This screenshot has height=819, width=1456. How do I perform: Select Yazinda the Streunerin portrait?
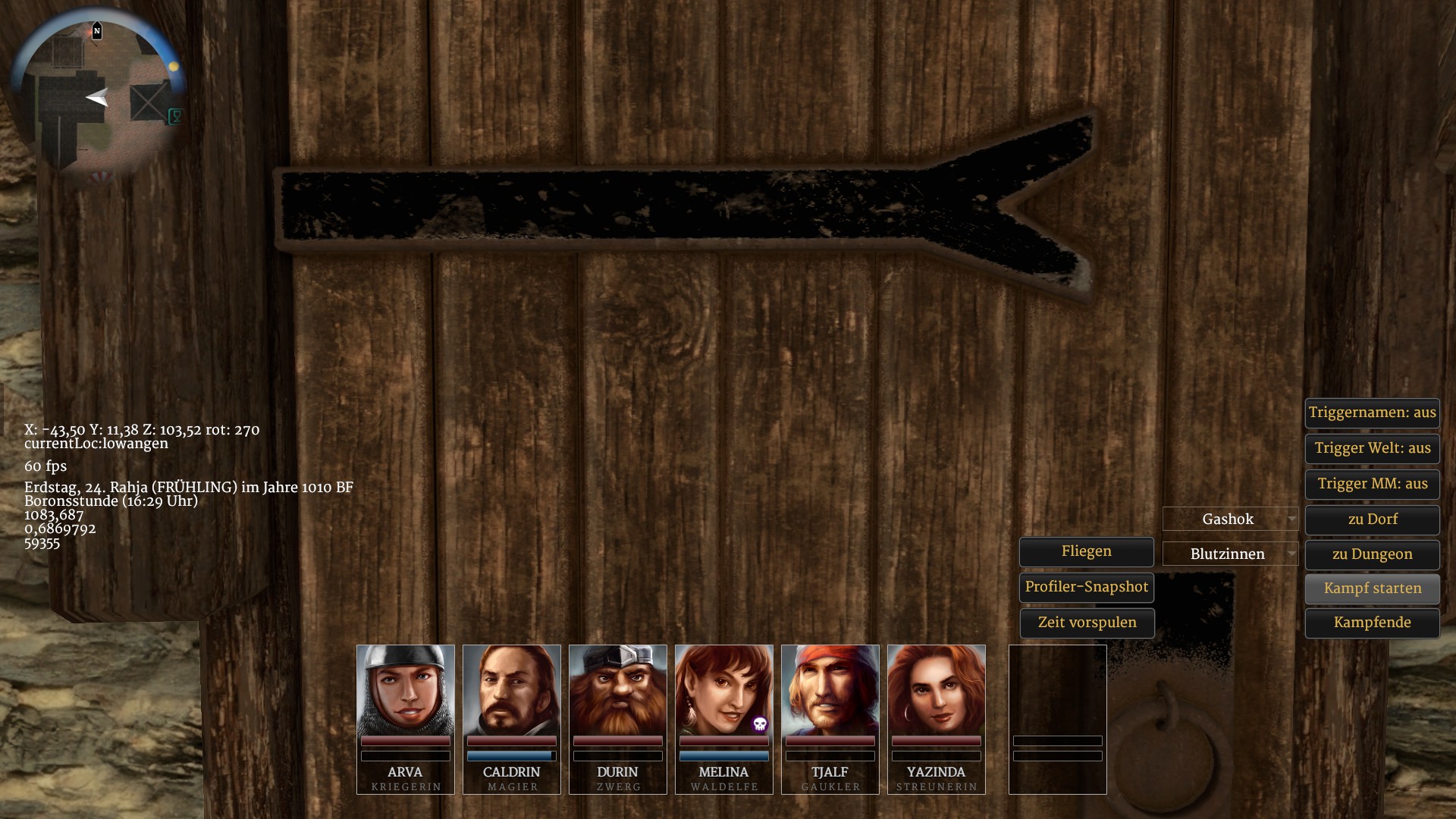pos(936,690)
